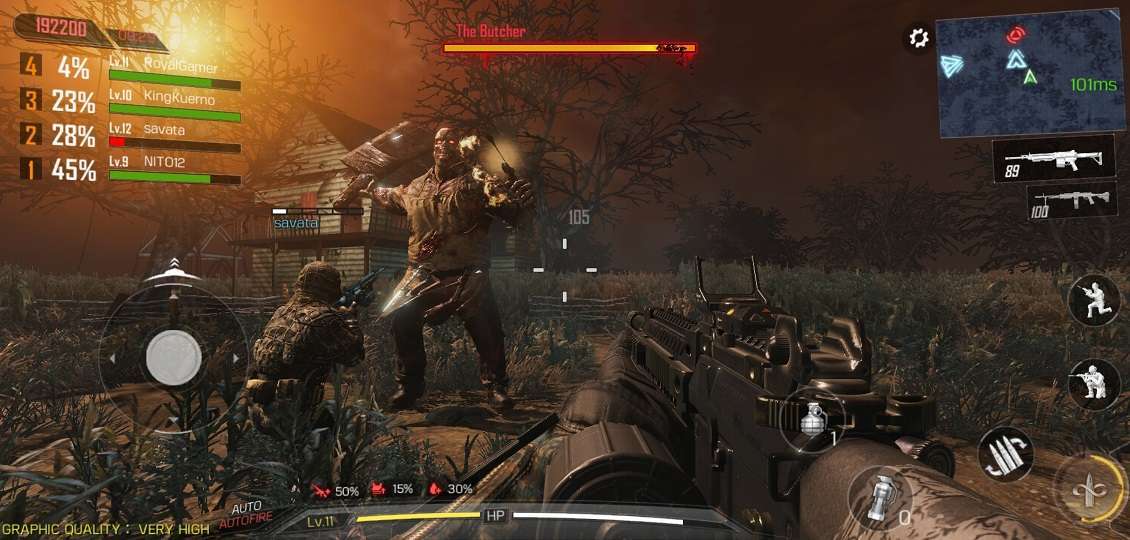Use the tactical canister grenade

tap(879, 497)
